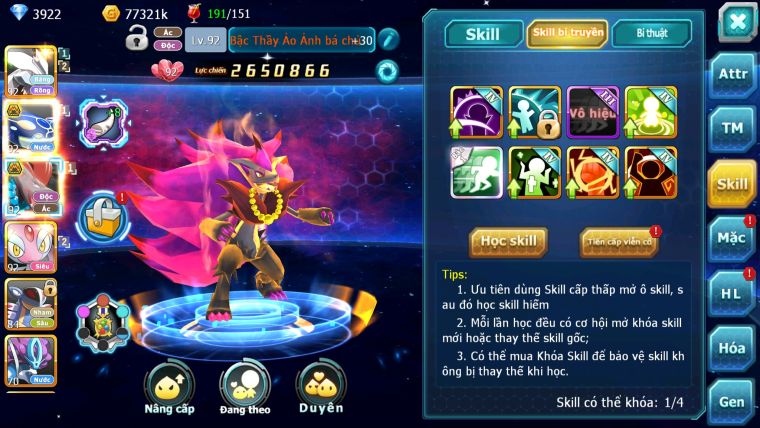Close the skill panel with the X button
This screenshot has height=428, width=760.
tap(737, 21)
